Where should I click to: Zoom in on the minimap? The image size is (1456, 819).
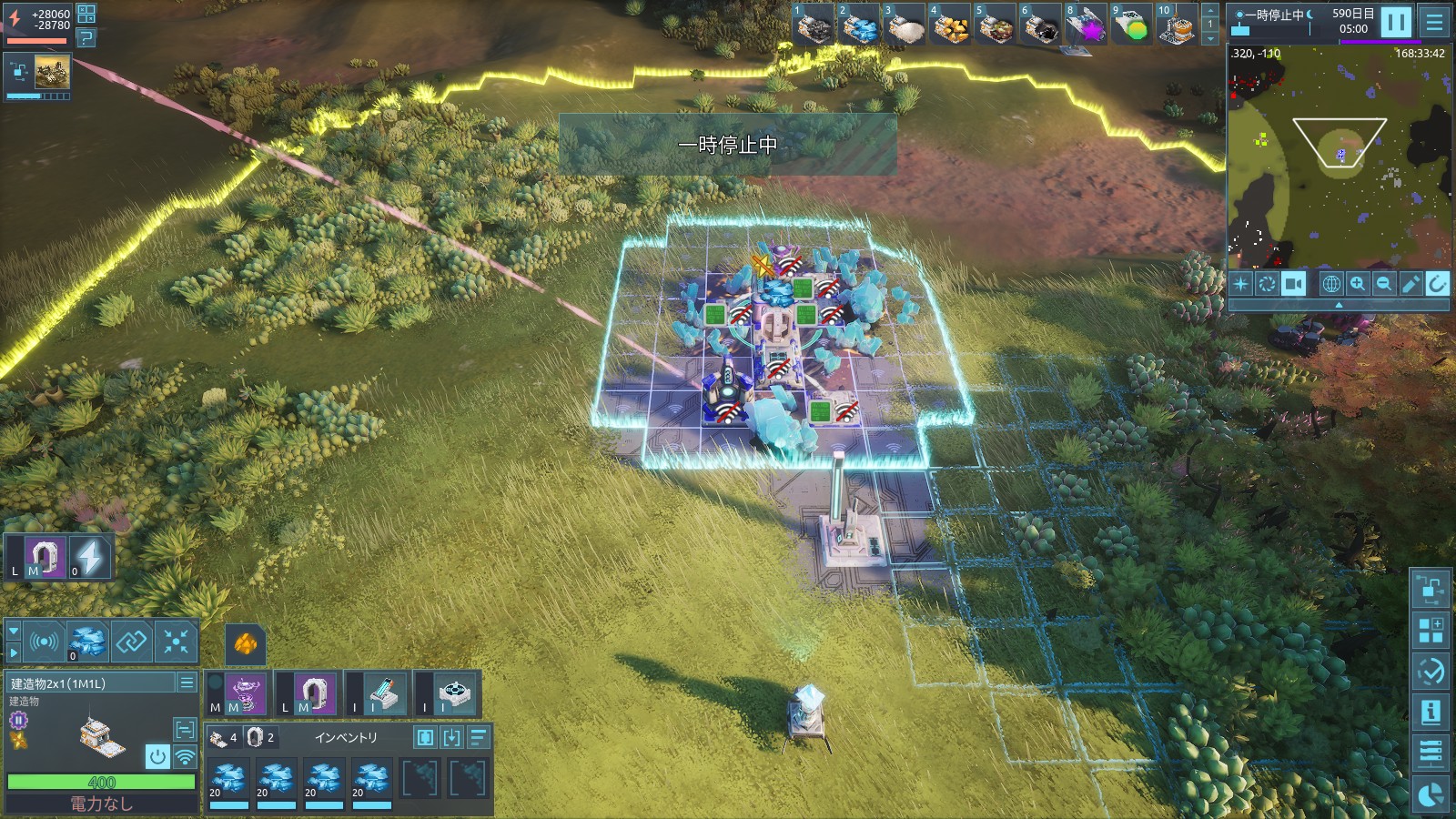pyautogui.click(x=1358, y=284)
